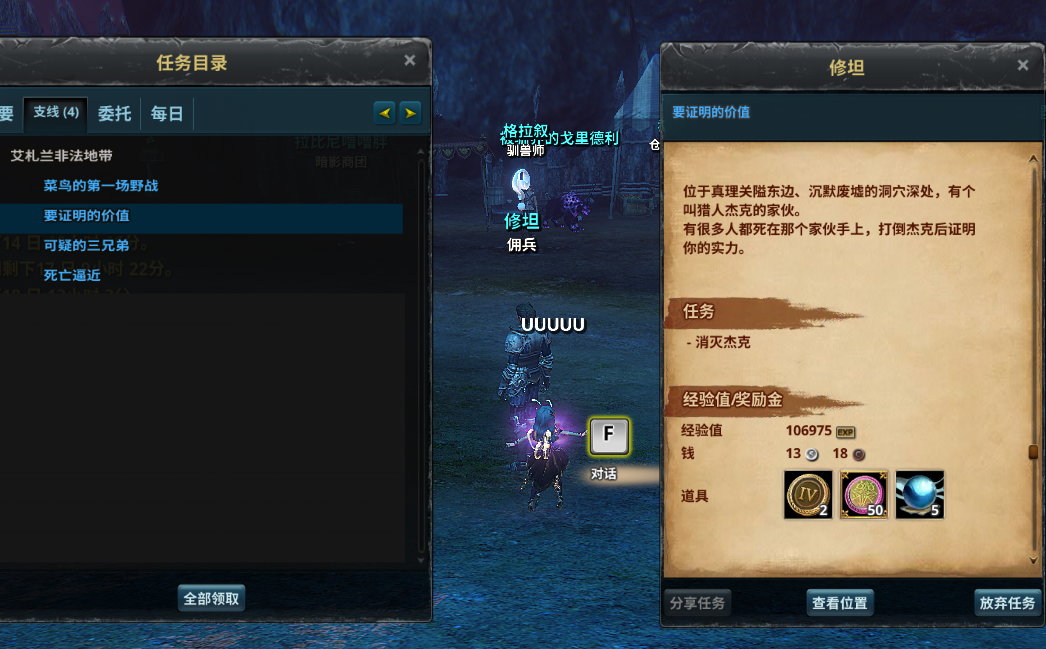Switch to the 每日 tab
The width and height of the screenshot is (1046, 649).
coord(167,113)
